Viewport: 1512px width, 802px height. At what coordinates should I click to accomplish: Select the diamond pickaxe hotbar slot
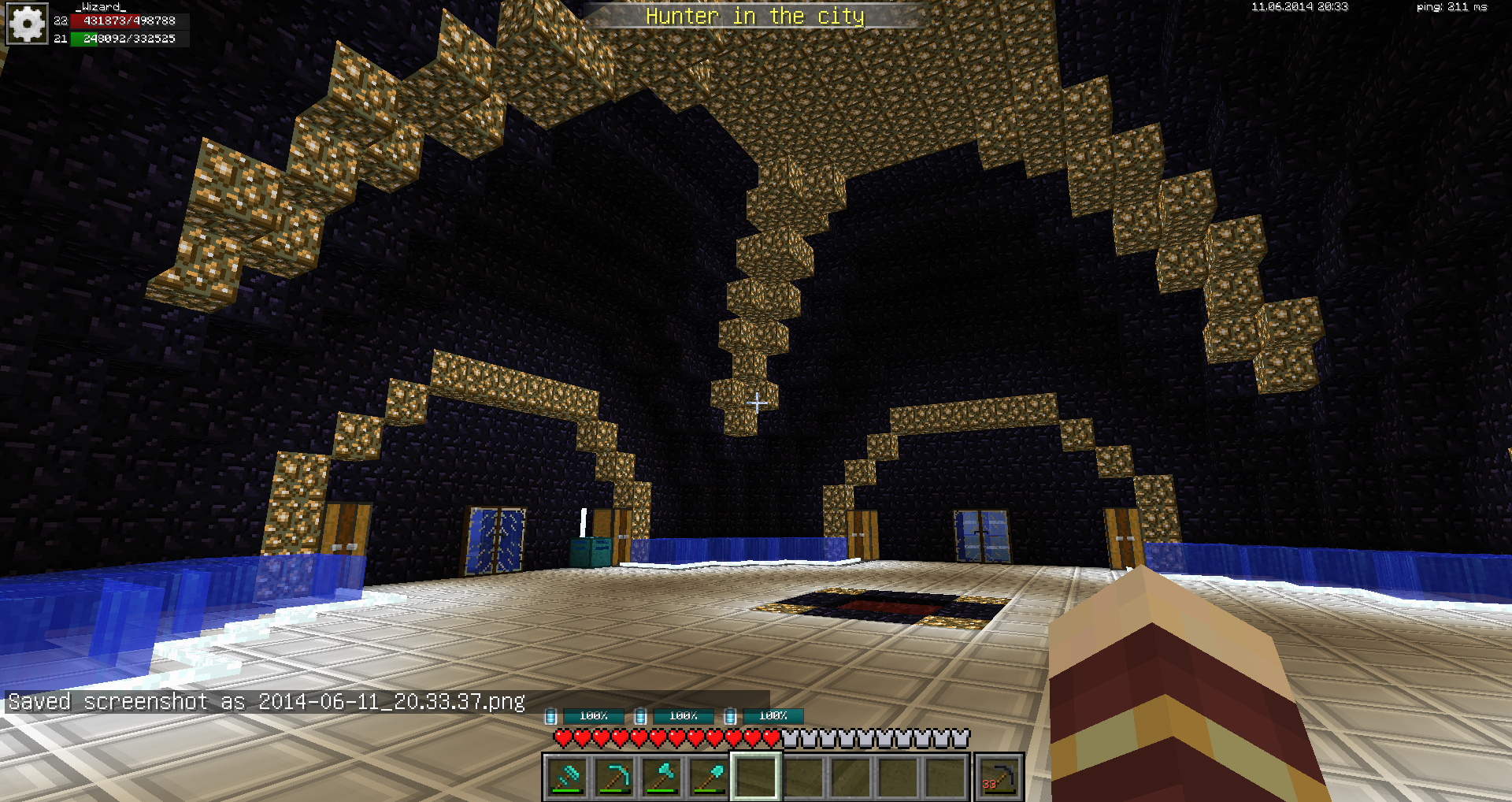[x=614, y=777]
